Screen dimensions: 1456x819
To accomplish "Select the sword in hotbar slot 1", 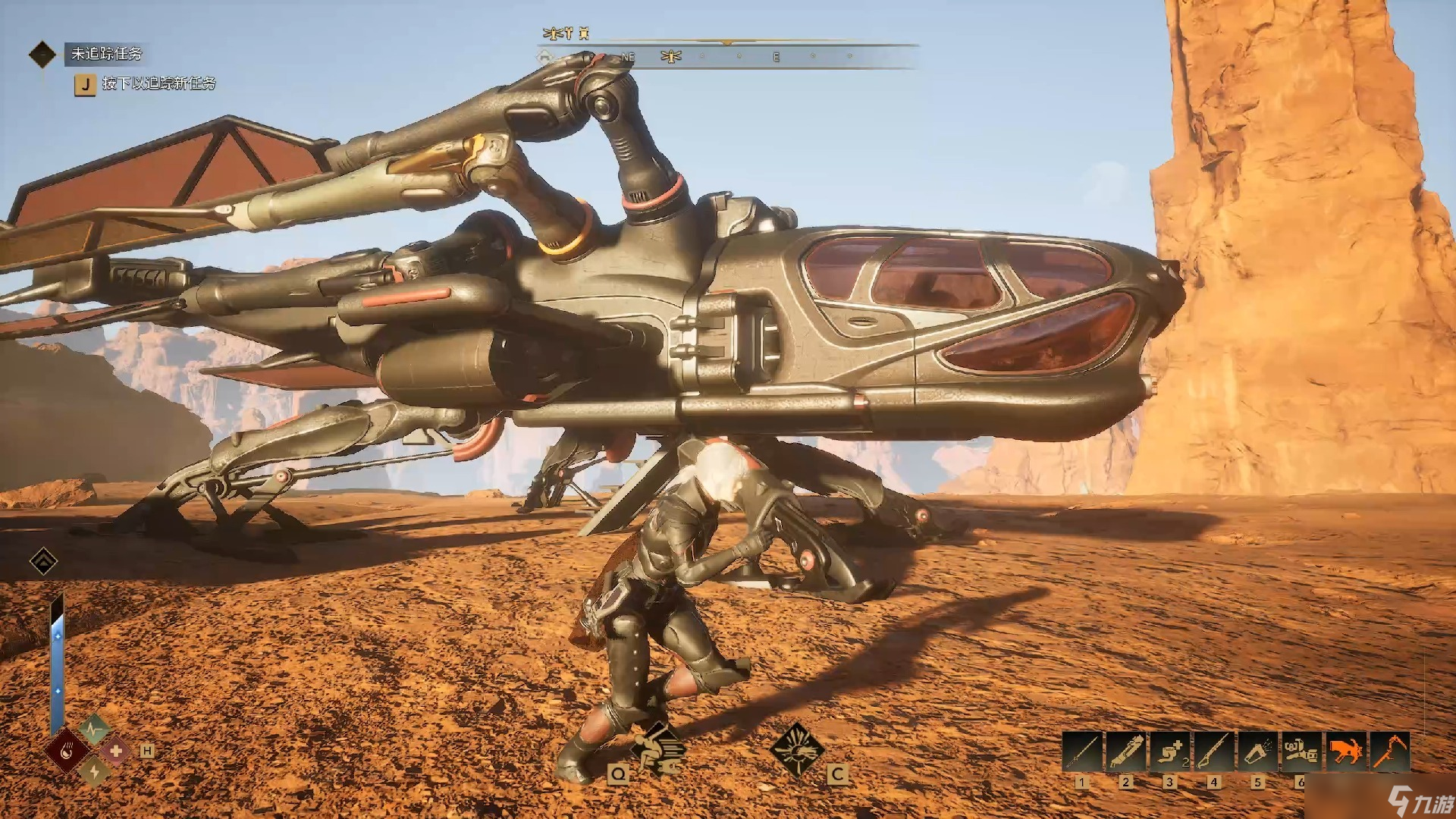I will point(1082,752).
